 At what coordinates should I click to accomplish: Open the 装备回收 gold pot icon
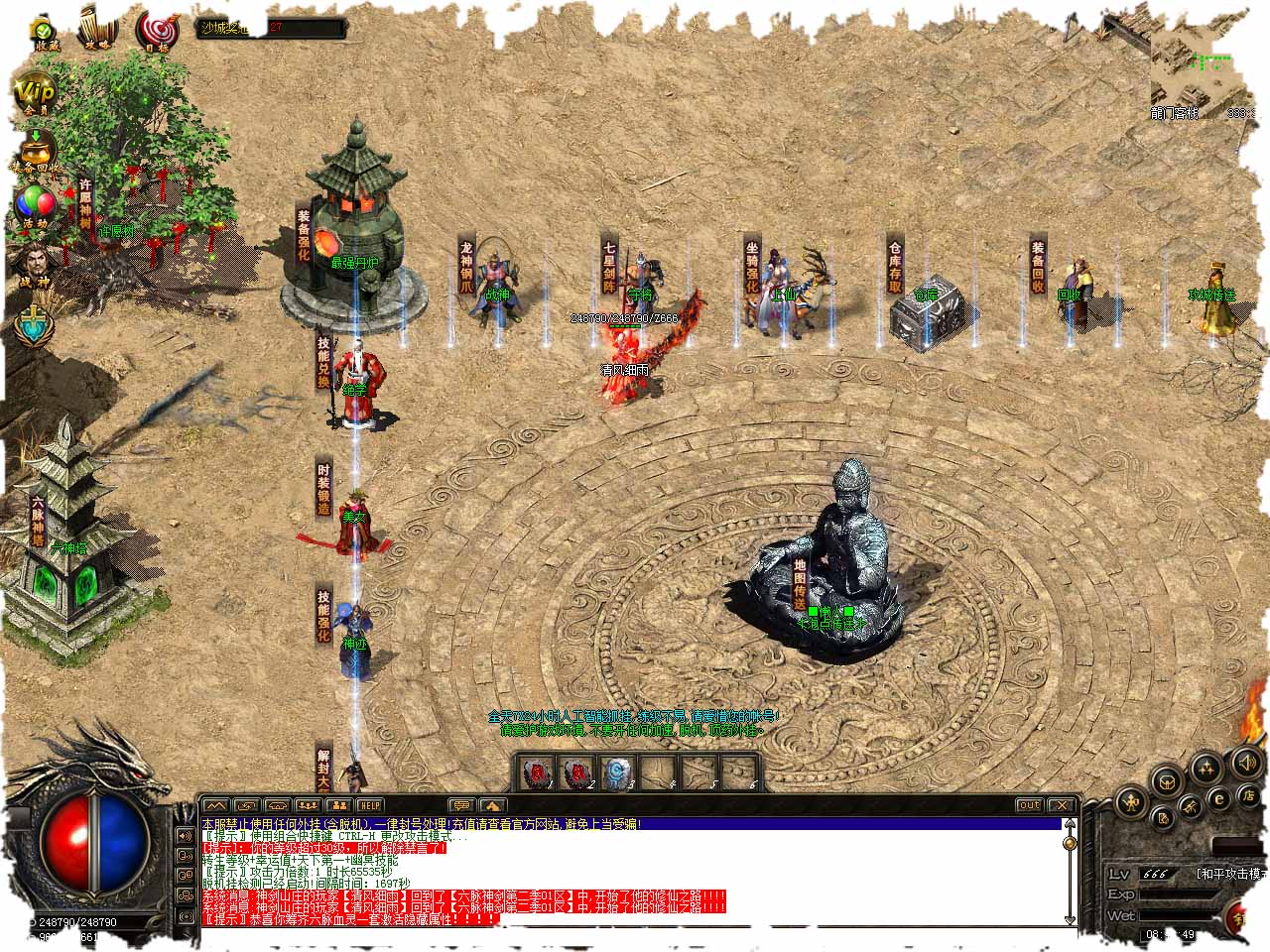coord(36,151)
